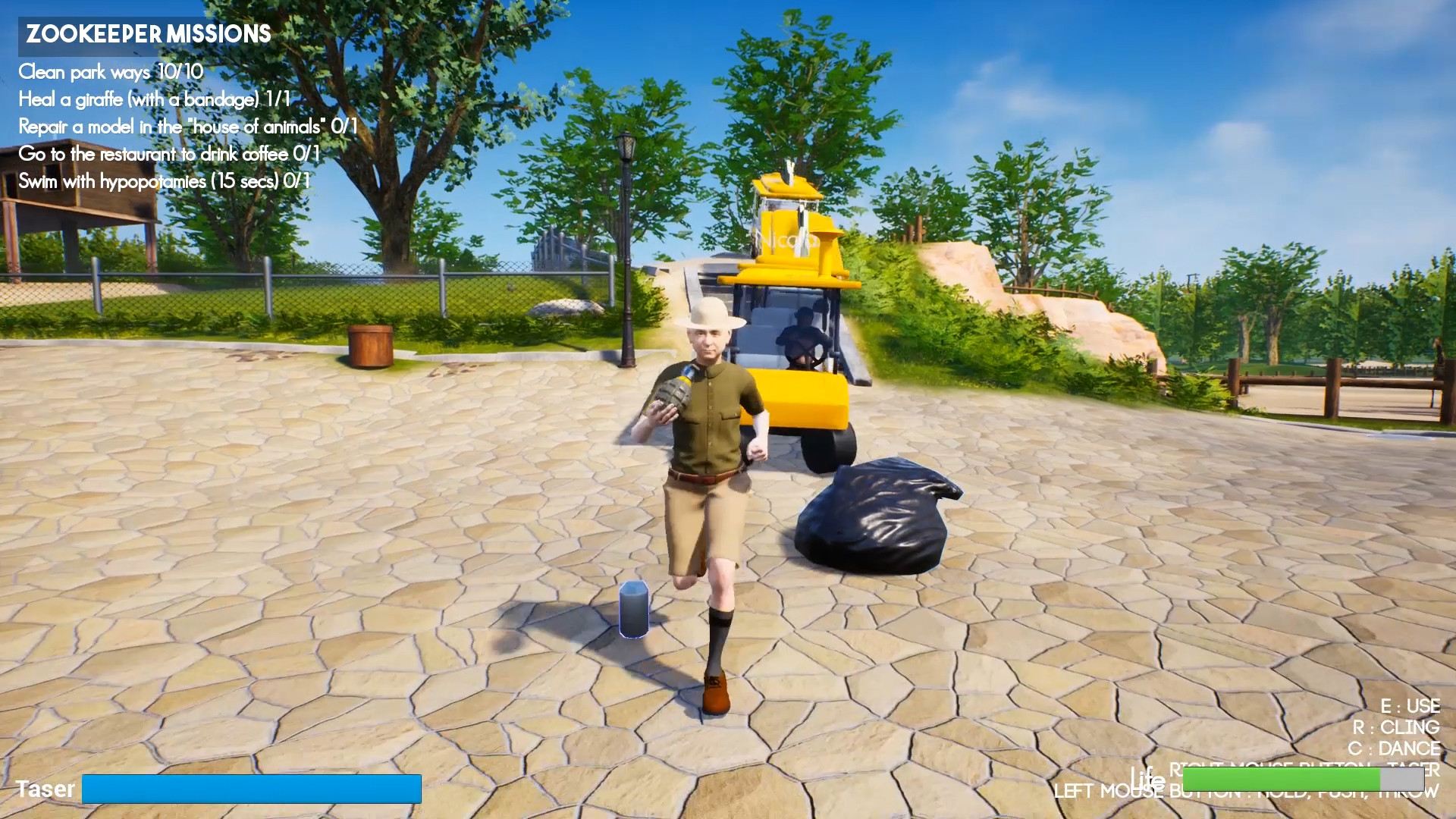Expand the 'Repair a model' mission details
Screen dimensions: 1456x819
(x=187, y=127)
